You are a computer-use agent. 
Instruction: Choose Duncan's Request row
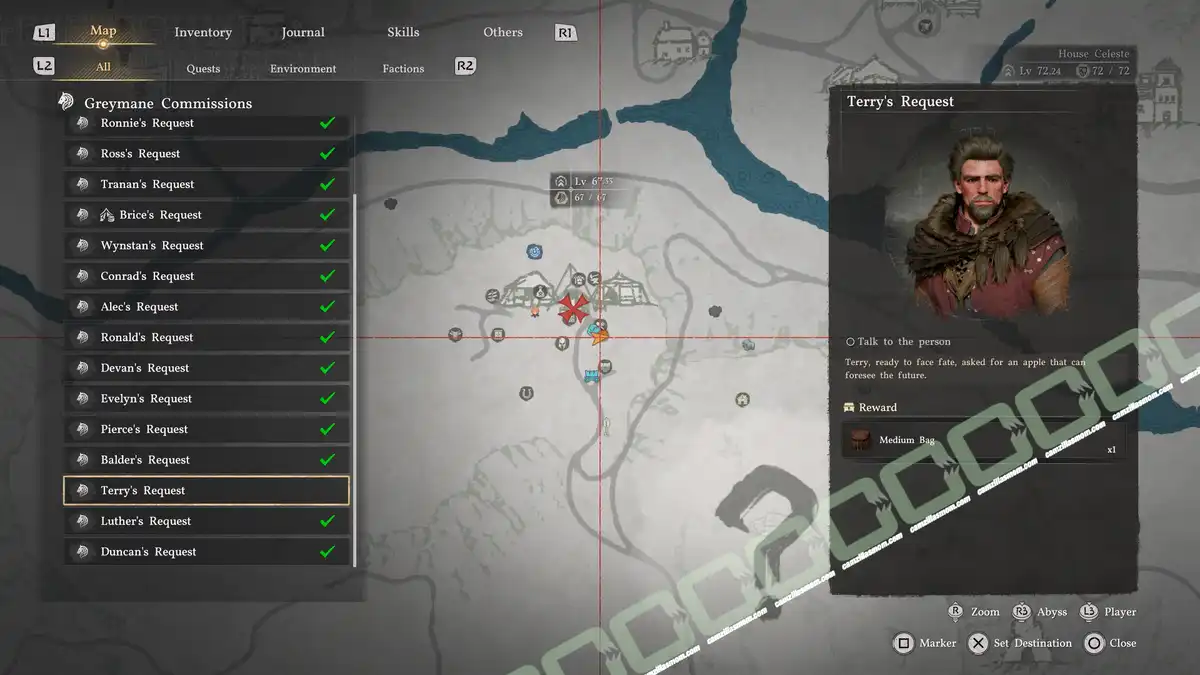pyautogui.click(x=206, y=552)
